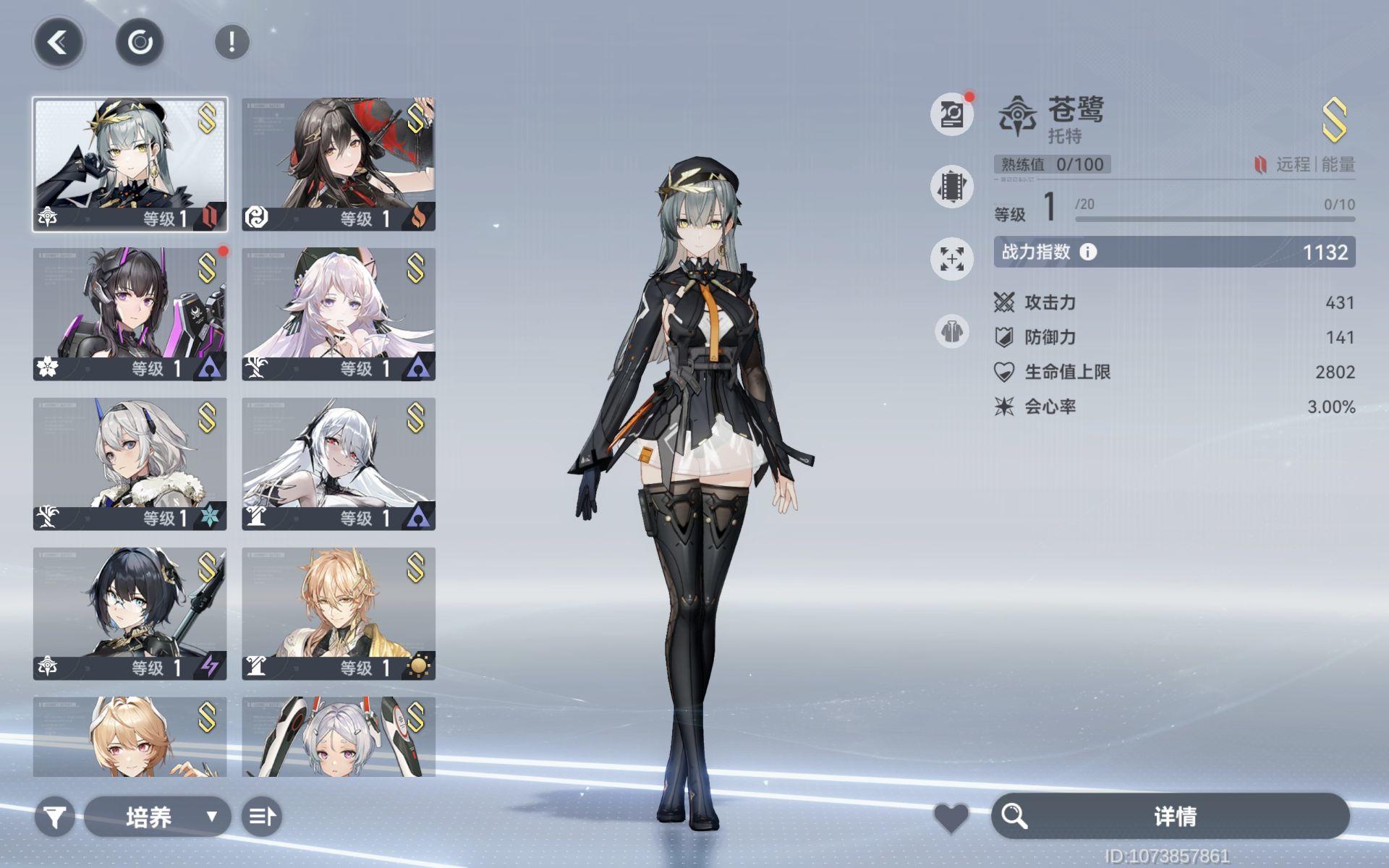The height and width of the screenshot is (868, 1389).
Task: Toggle the red notification dot character thumbnail
Action: [129, 312]
